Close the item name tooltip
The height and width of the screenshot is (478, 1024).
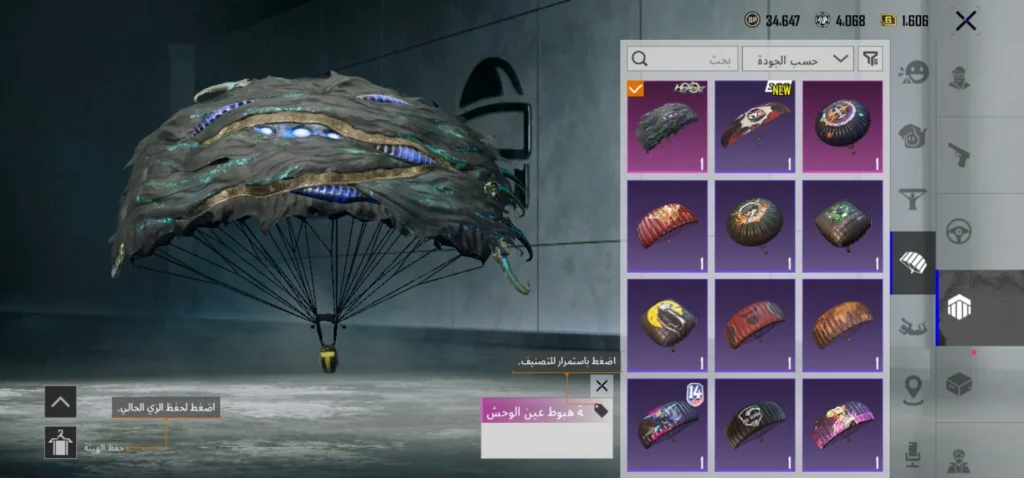[601, 385]
